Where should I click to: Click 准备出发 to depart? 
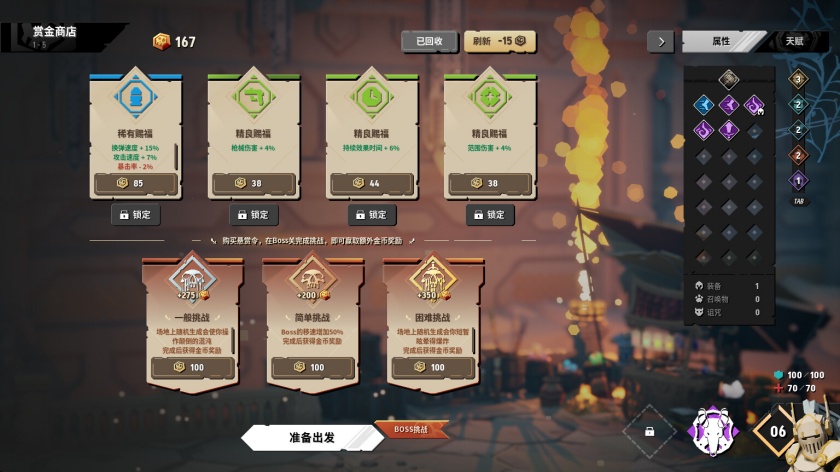pyautogui.click(x=312, y=437)
